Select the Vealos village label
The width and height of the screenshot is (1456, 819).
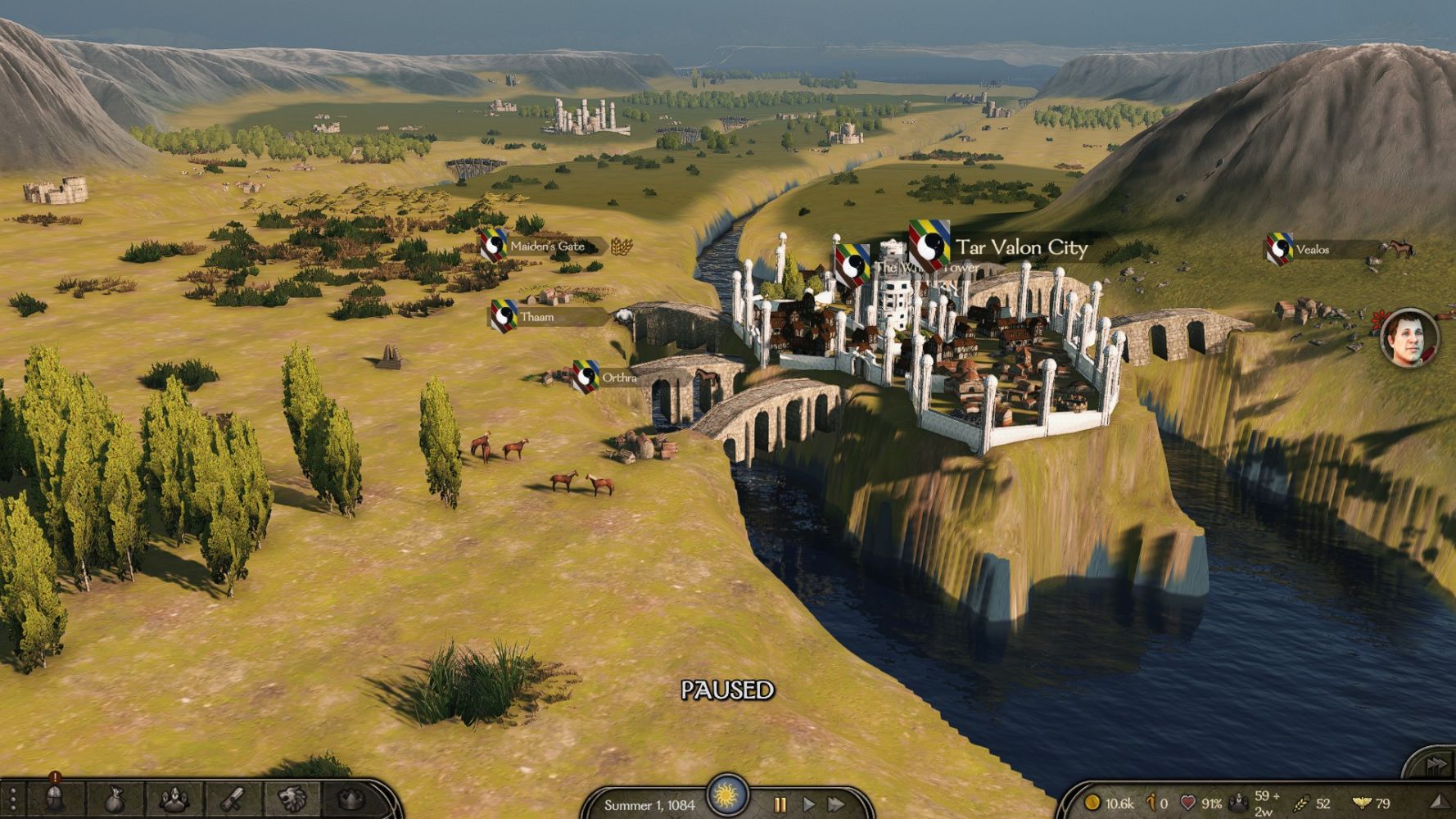(1312, 250)
